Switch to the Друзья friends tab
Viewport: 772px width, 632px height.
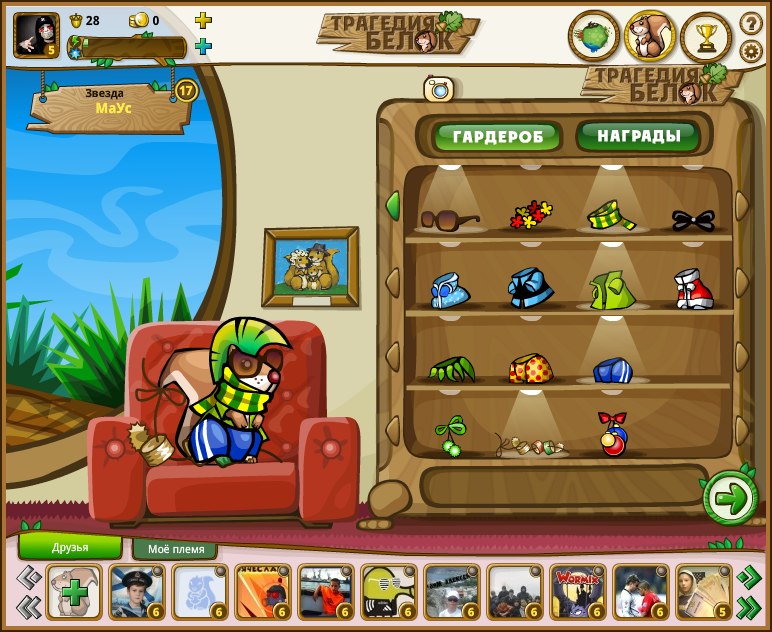click(x=70, y=547)
